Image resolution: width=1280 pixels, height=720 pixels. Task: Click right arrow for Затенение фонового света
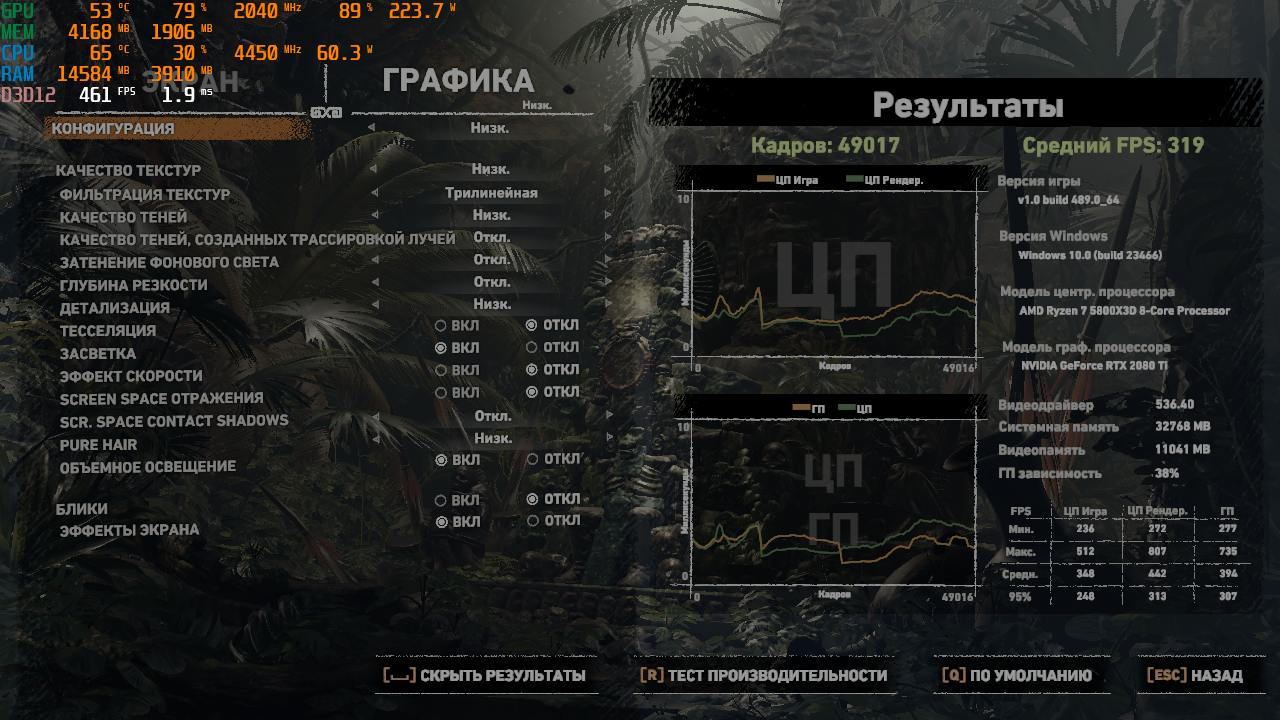tap(607, 260)
